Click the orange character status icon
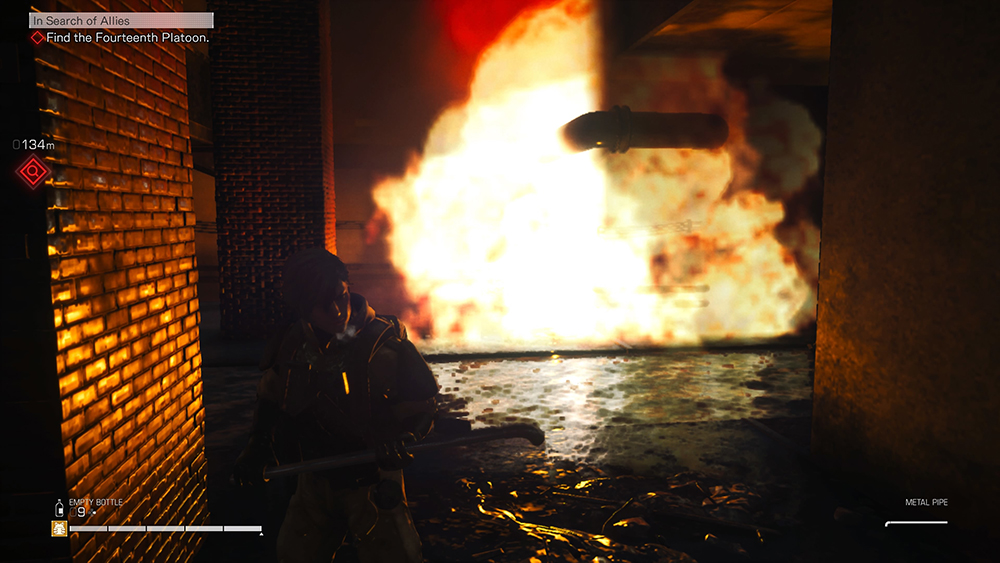Image resolution: width=1000 pixels, height=563 pixels. 59,528
